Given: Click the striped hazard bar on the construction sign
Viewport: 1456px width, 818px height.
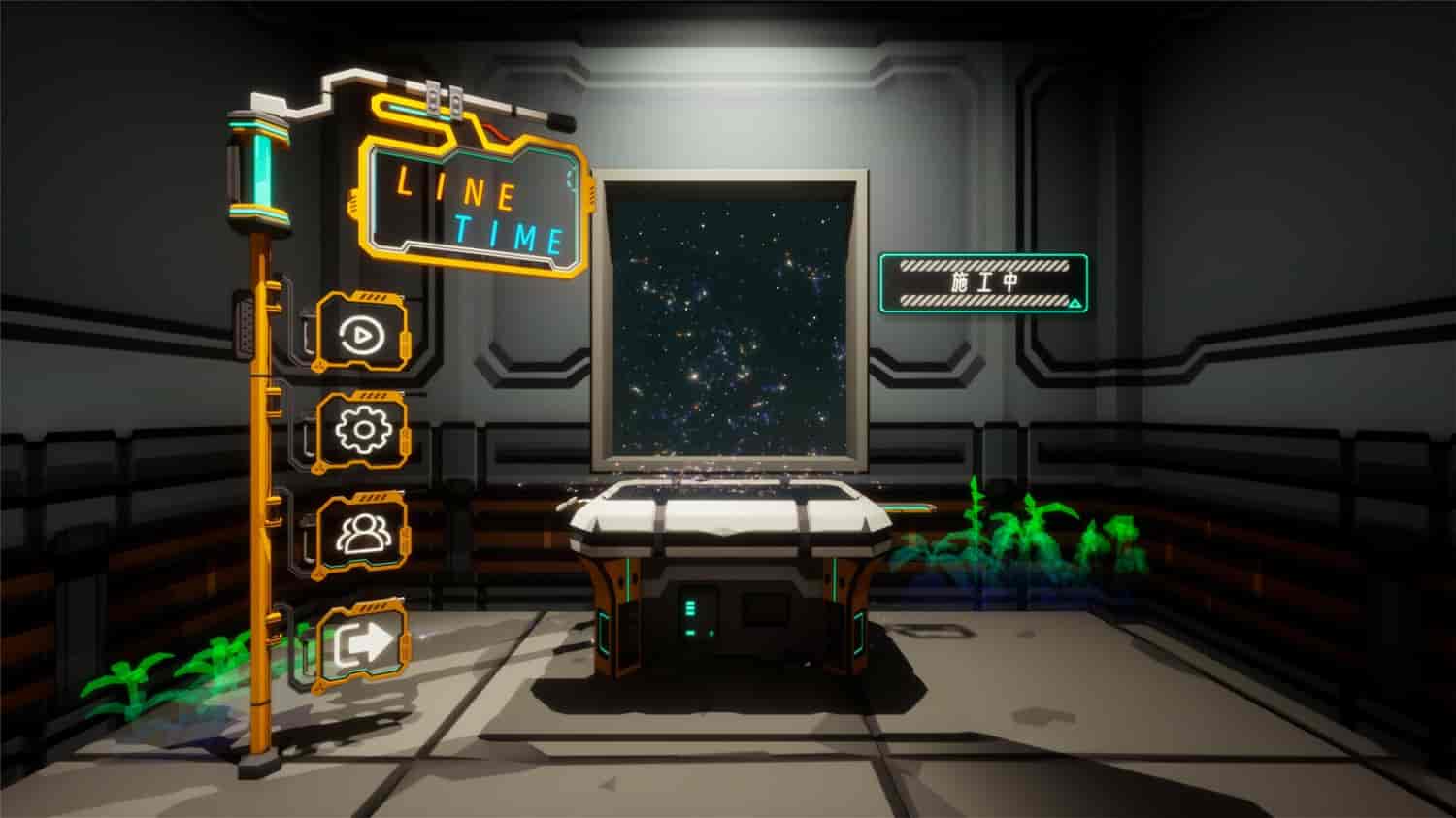Looking at the screenshot, I should pyautogui.click(x=980, y=265).
